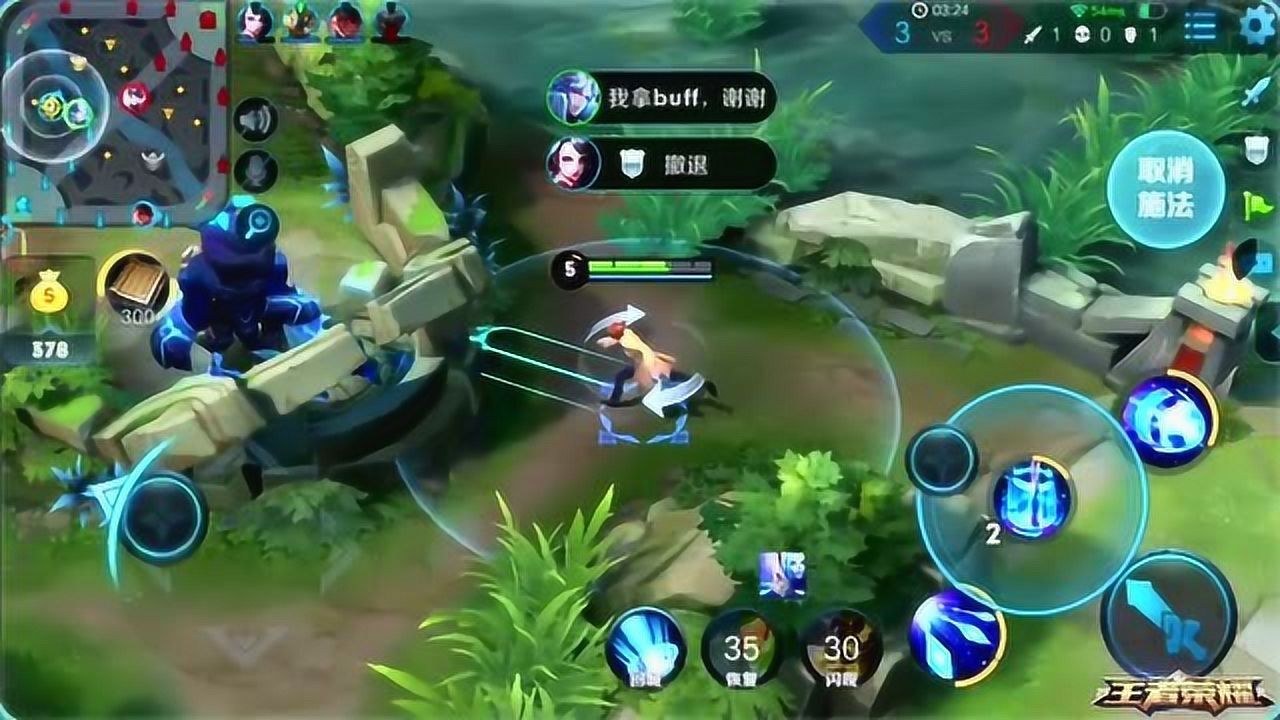Image resolution: width=1280 pixels, height=720 pixels.
Task: Activate the recall ability
Action: 645,647
